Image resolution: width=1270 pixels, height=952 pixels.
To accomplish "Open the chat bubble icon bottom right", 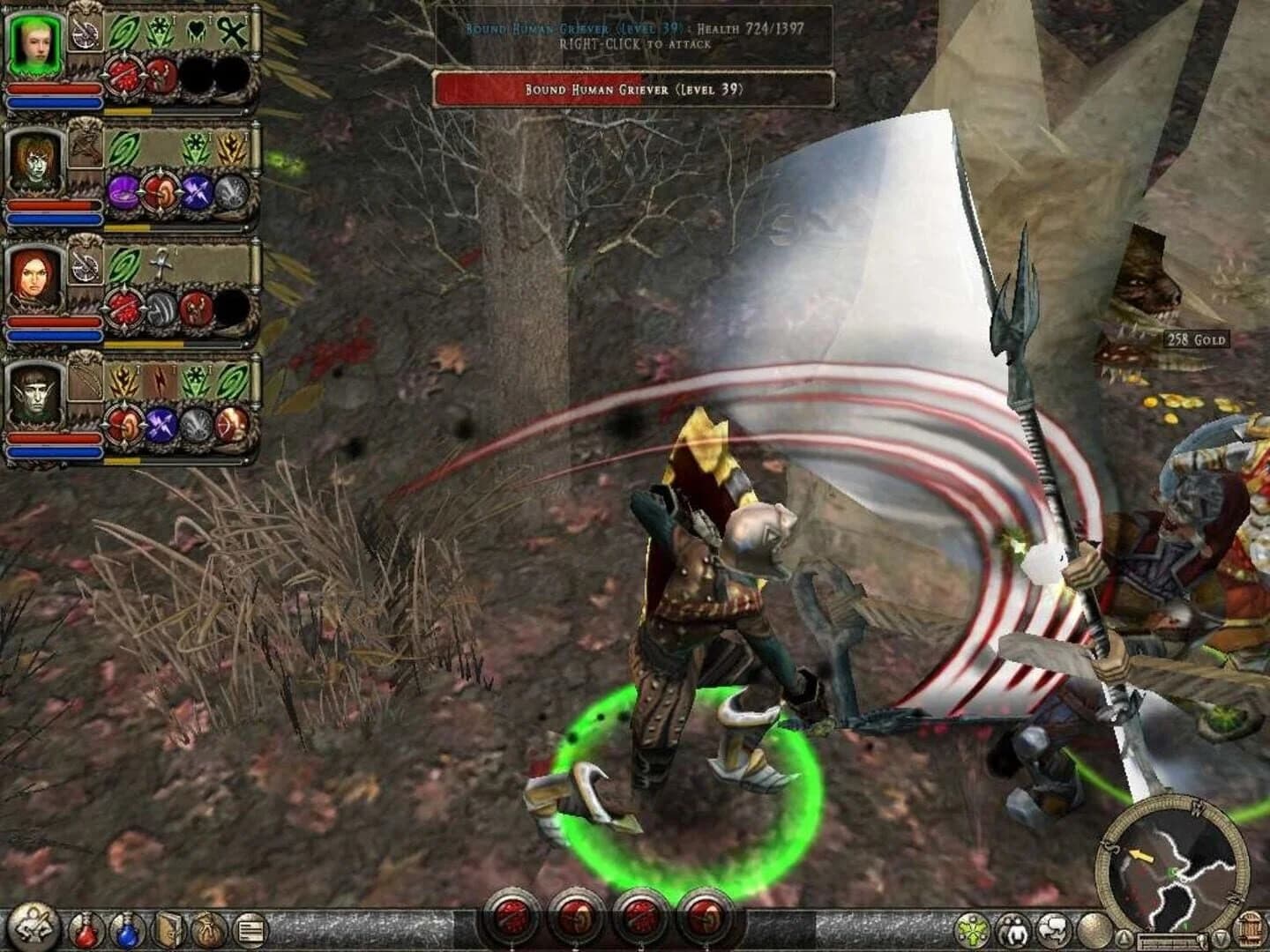I will click(1054, 928).
